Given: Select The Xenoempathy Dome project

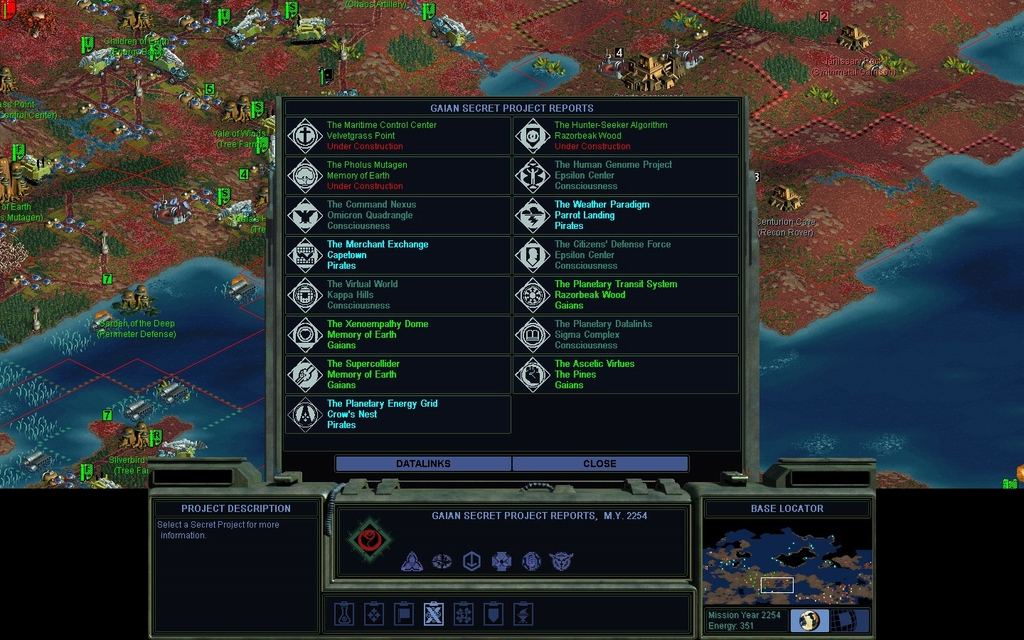Looking at the screenshot, I should (x=398, y=335).
